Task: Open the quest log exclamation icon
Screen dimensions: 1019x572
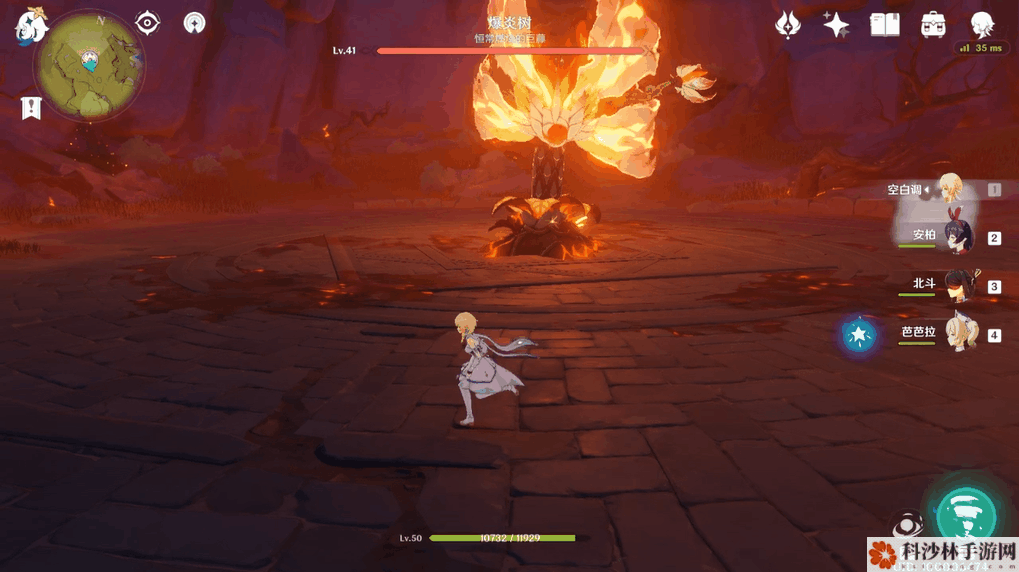Action: tap(32, 108)
